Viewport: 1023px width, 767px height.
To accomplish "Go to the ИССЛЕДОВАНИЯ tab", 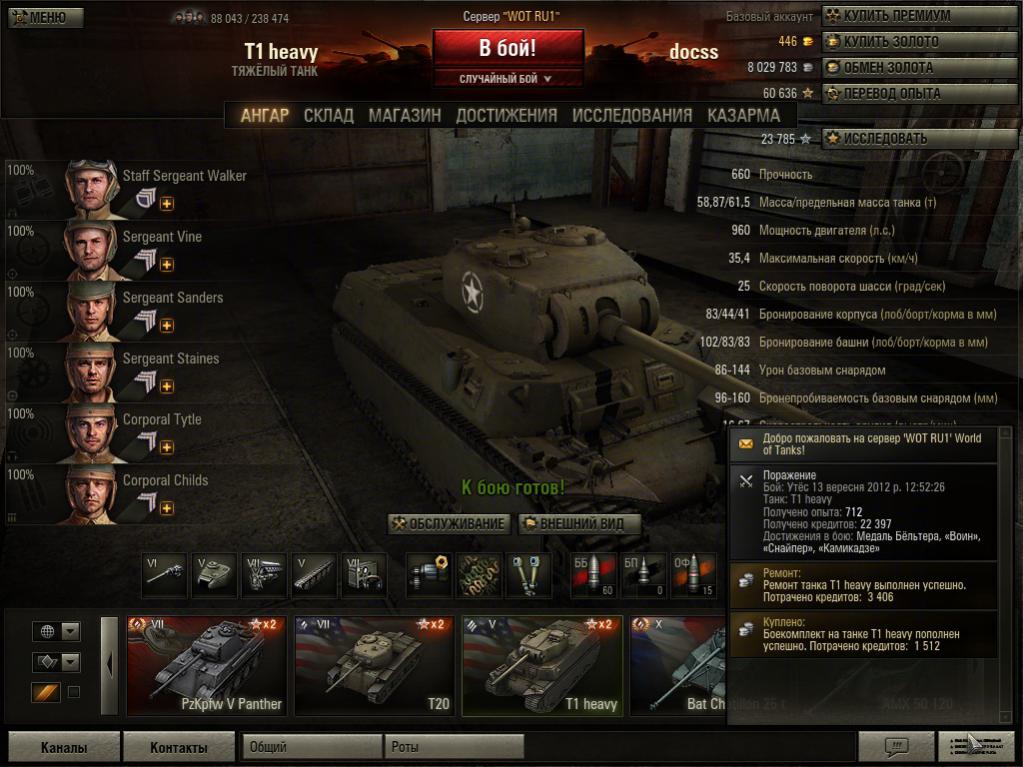I will 632,115.
